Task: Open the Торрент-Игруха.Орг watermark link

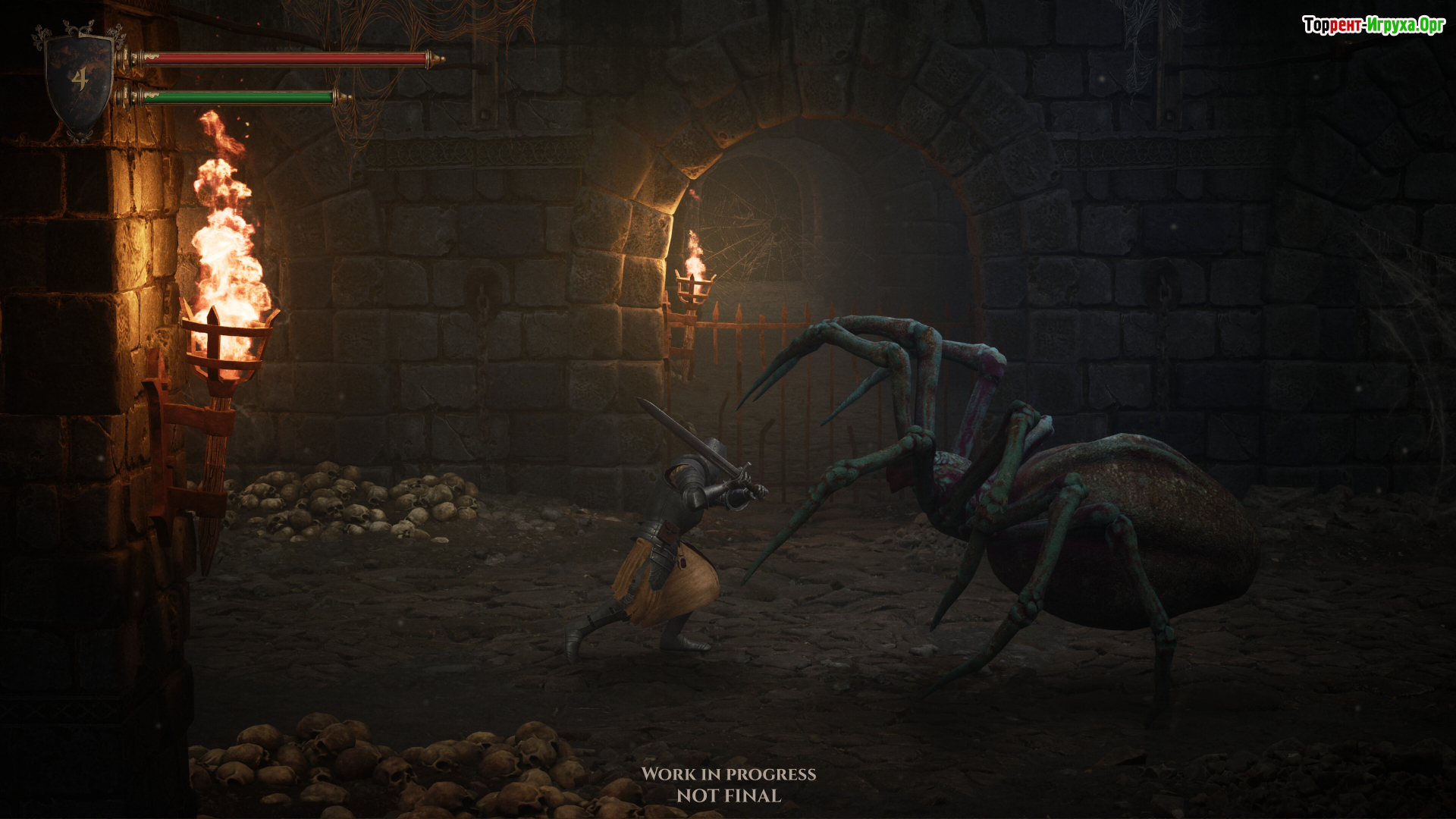Action: 1373,25
